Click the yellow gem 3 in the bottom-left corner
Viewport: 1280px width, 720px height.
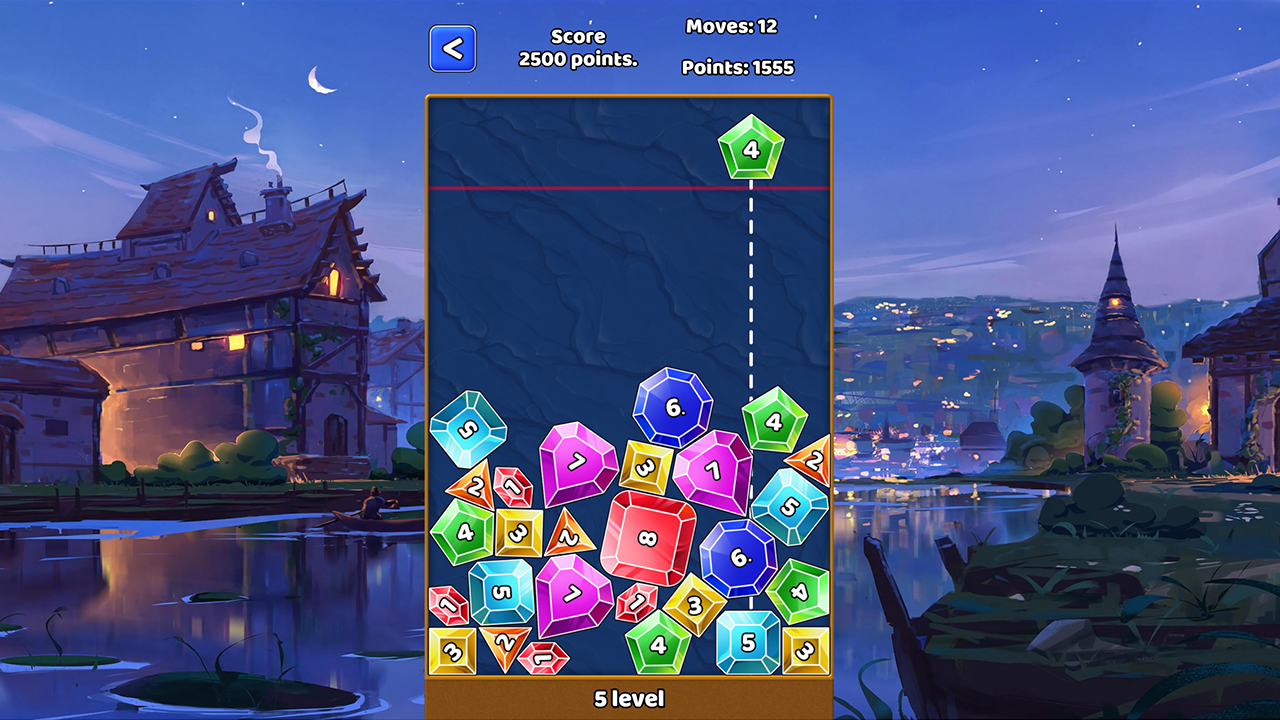tap(451, 653)
